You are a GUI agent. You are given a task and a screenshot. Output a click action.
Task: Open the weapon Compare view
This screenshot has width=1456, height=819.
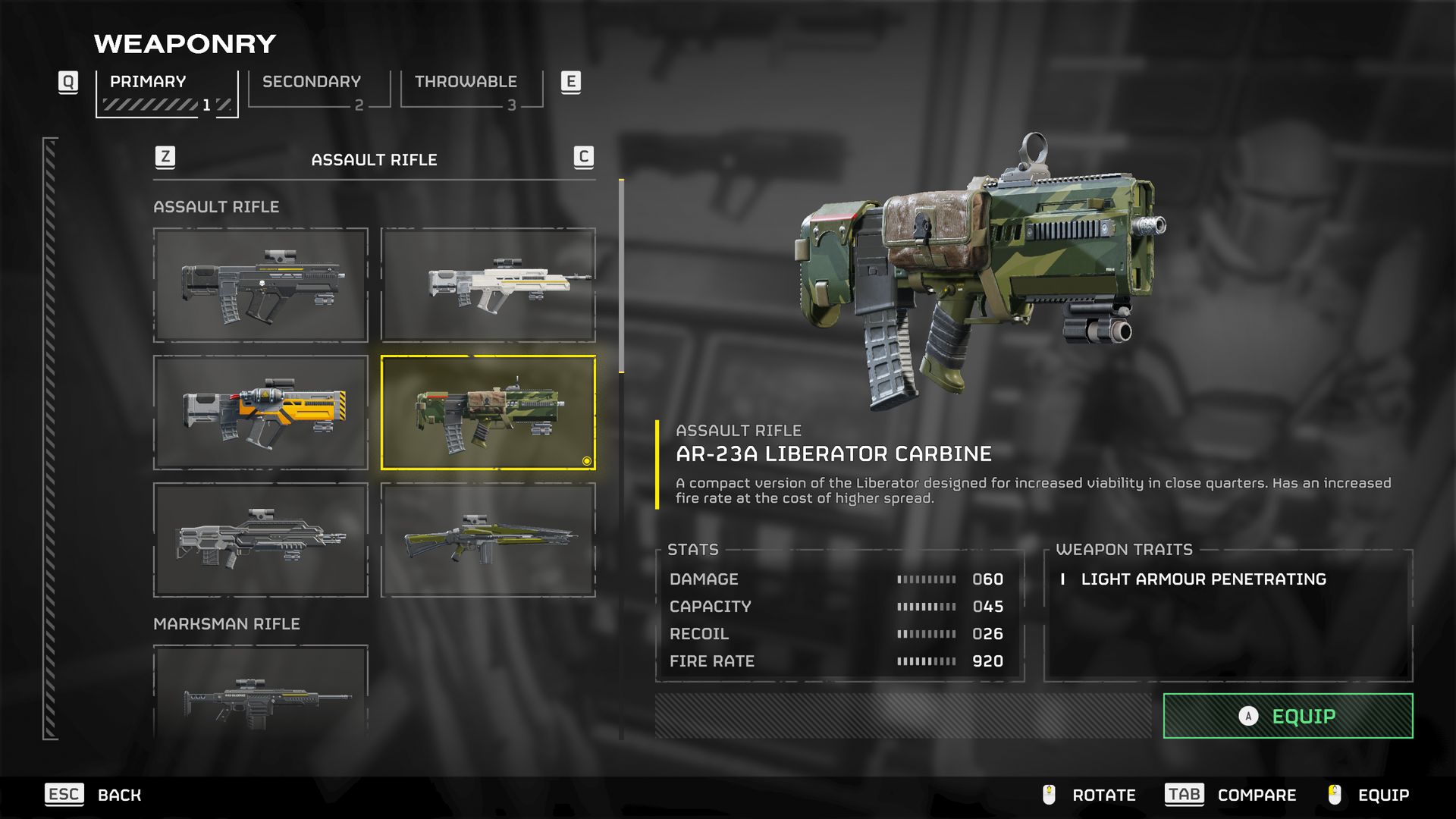coord(1230,795)
